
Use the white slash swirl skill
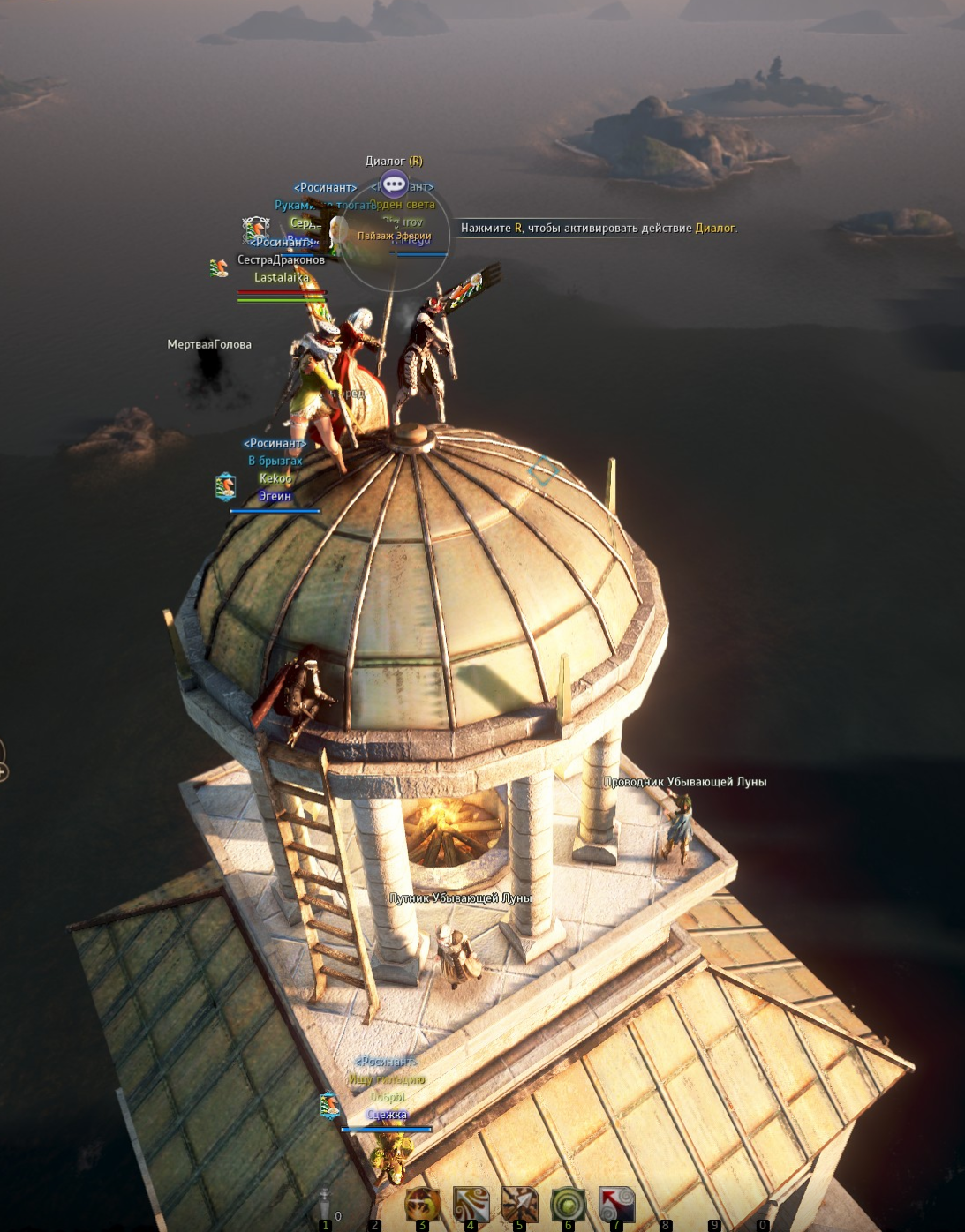pos(471,1205)
